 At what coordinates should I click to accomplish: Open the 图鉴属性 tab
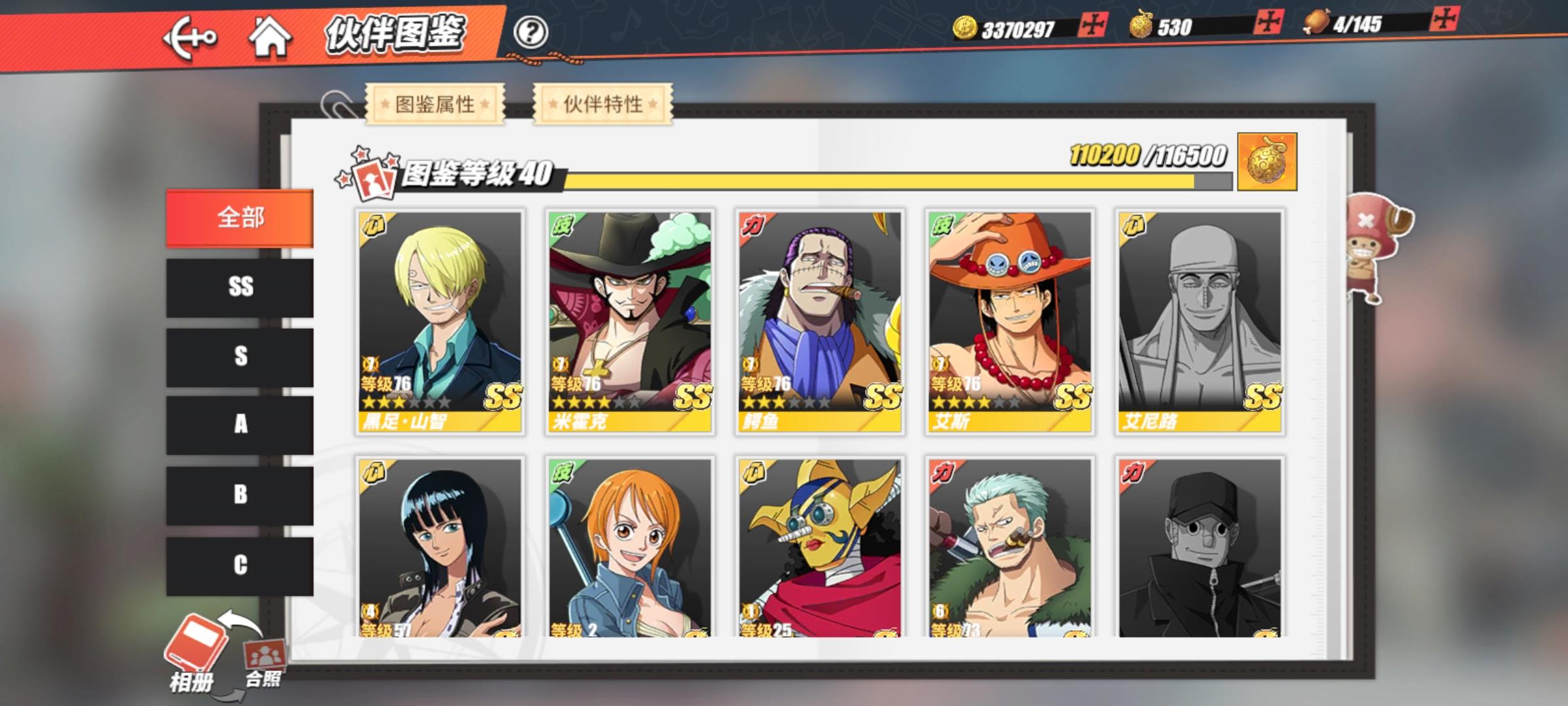click(435, 104)
